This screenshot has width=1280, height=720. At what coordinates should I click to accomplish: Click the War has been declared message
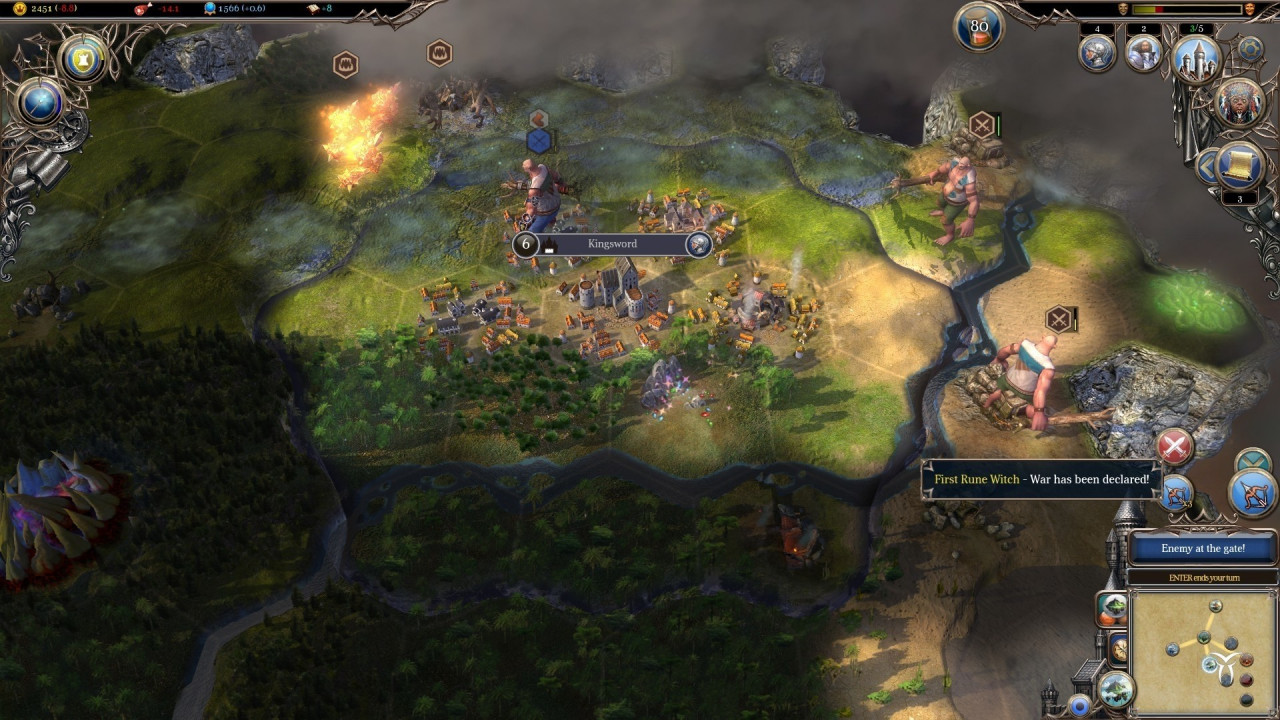point(1041,480)
